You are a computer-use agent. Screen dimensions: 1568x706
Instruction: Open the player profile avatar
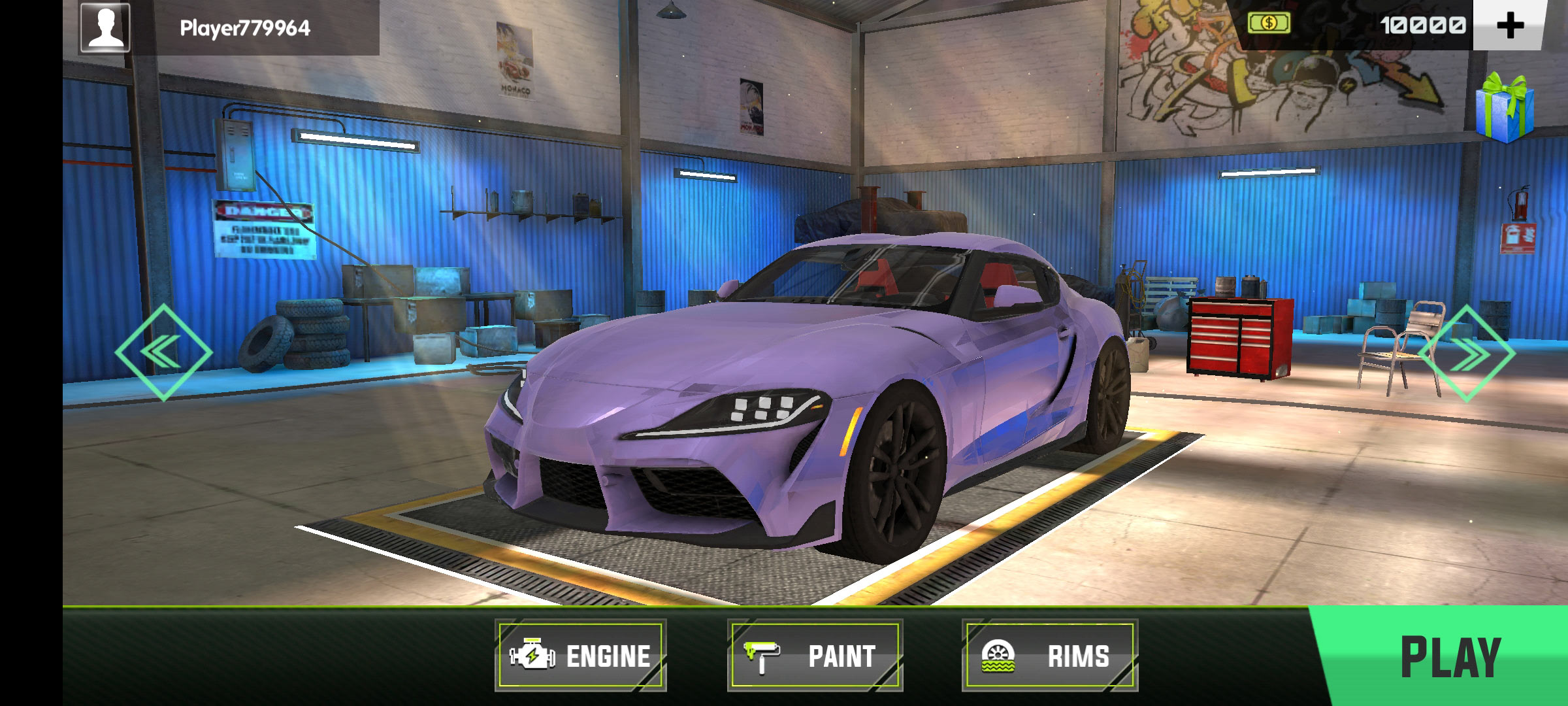105,27
